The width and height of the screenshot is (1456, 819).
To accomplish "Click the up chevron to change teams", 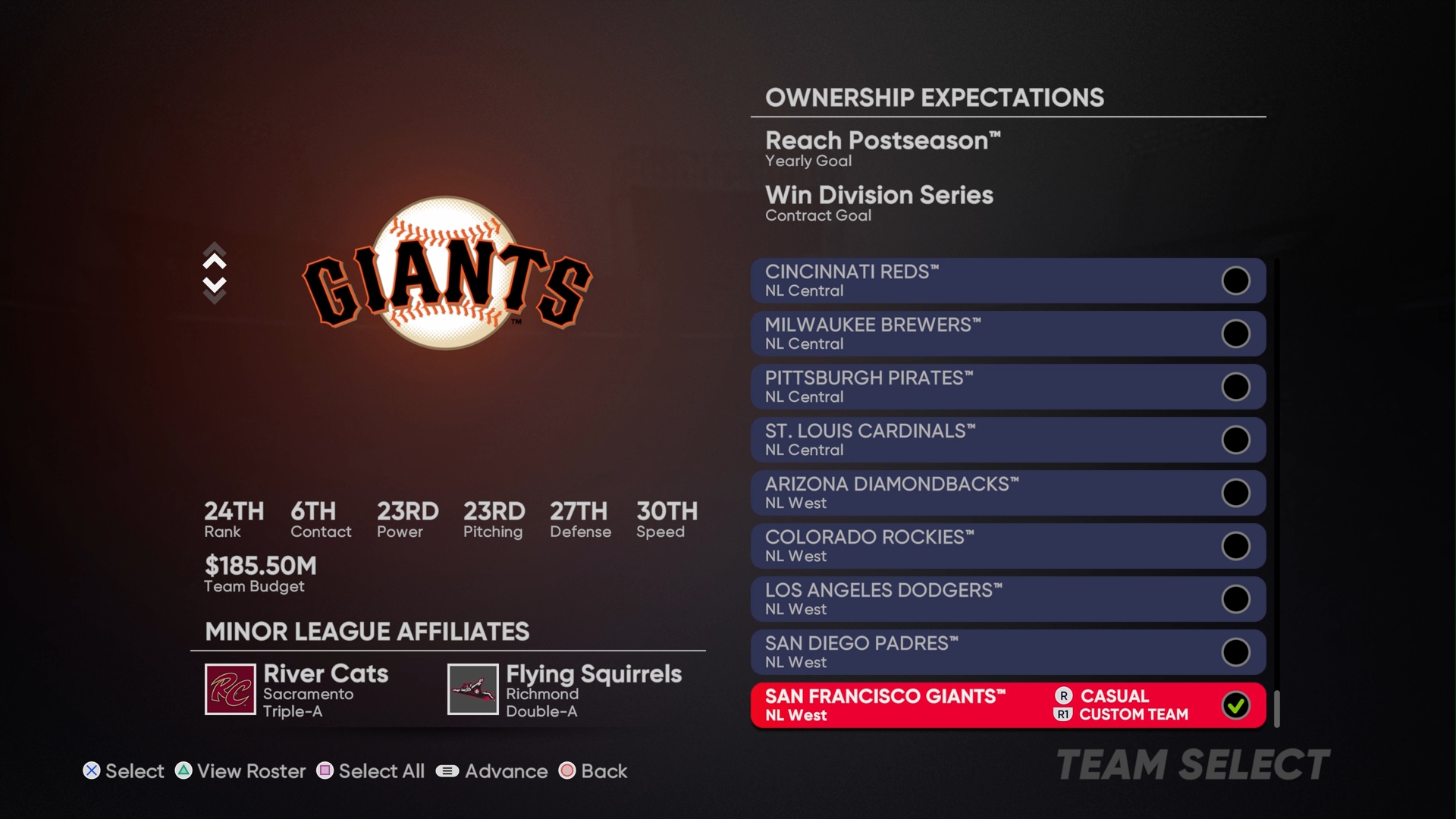I will click(215, 262).
